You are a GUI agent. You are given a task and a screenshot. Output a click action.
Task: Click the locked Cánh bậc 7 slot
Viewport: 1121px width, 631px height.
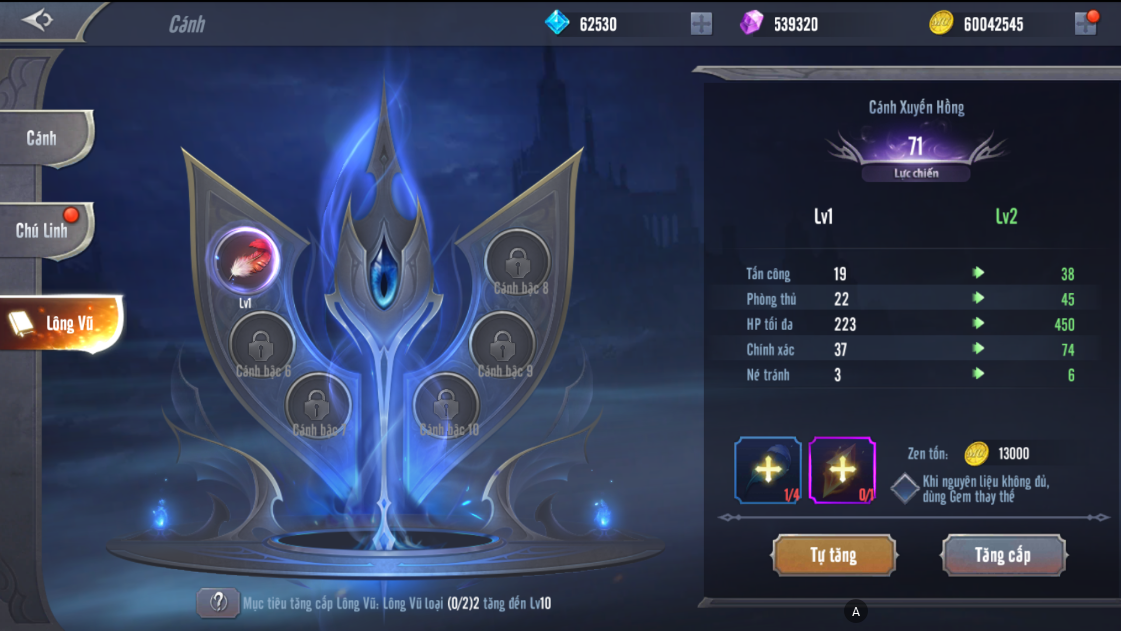click(318, 404)
